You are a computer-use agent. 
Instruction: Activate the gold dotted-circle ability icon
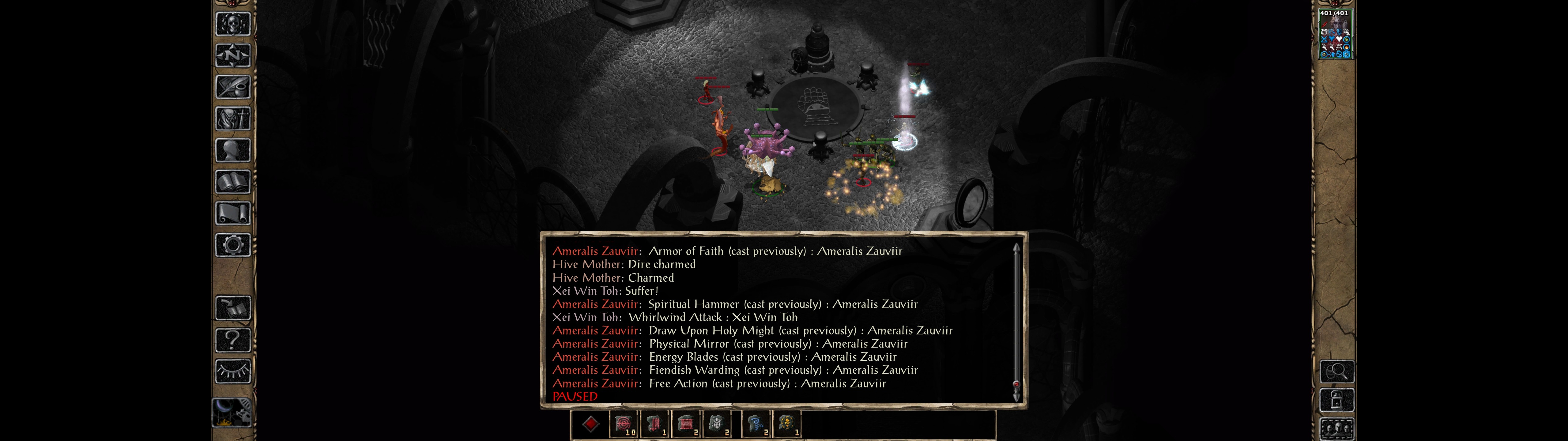tap(787, 424)
